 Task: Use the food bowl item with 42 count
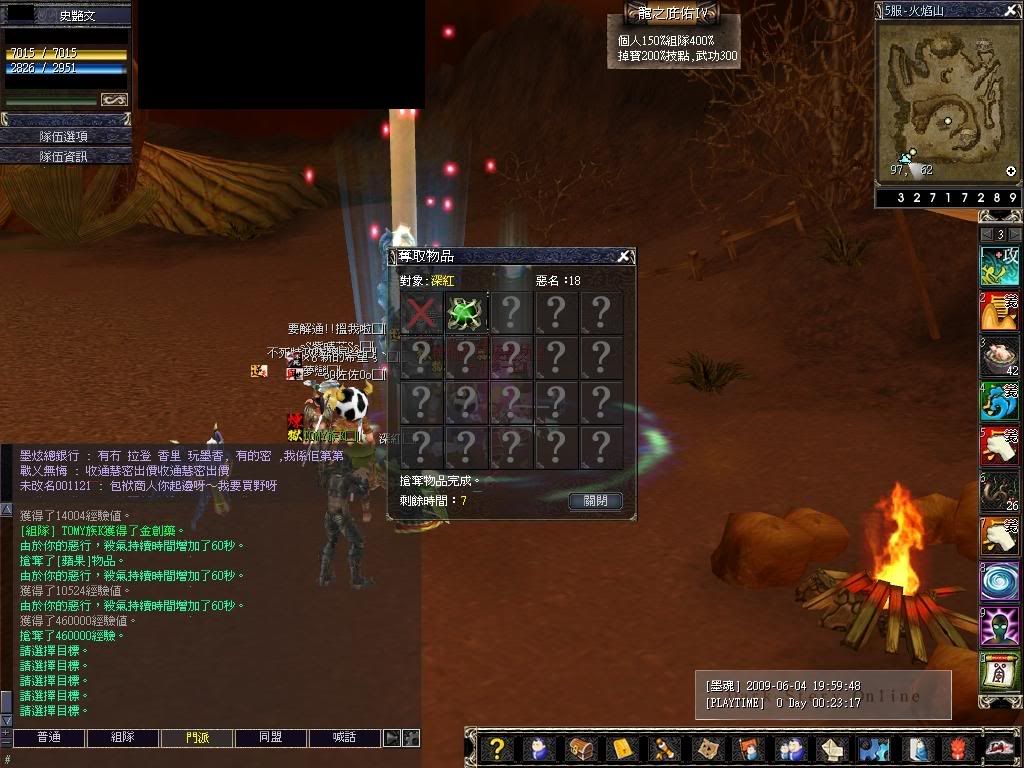(x=999, y=357)
